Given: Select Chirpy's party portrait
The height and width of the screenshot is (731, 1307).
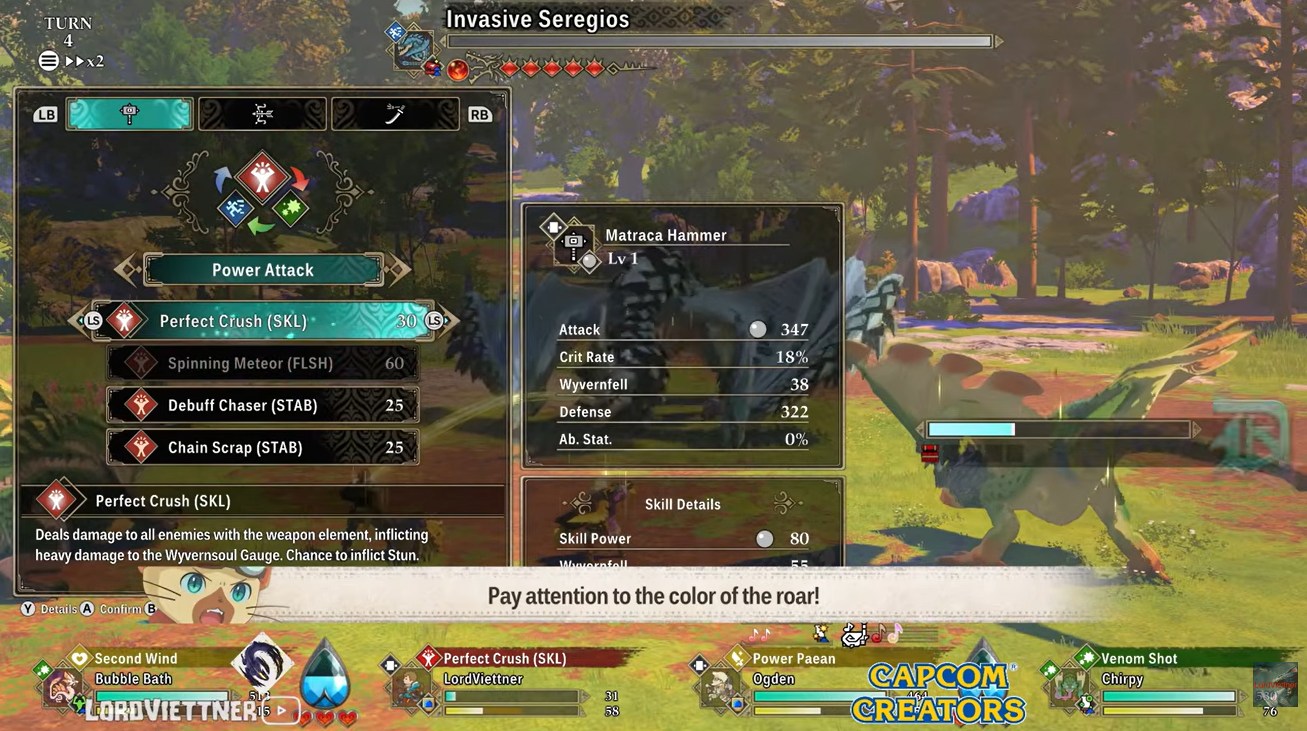Looking at the screenshot, I should coord(1065,687).
